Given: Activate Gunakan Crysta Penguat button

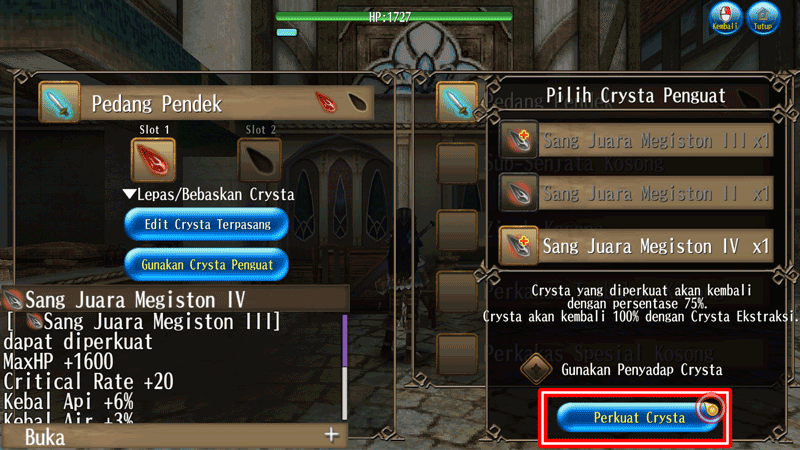Looking at the screenshot, I should tap(207, 264).
